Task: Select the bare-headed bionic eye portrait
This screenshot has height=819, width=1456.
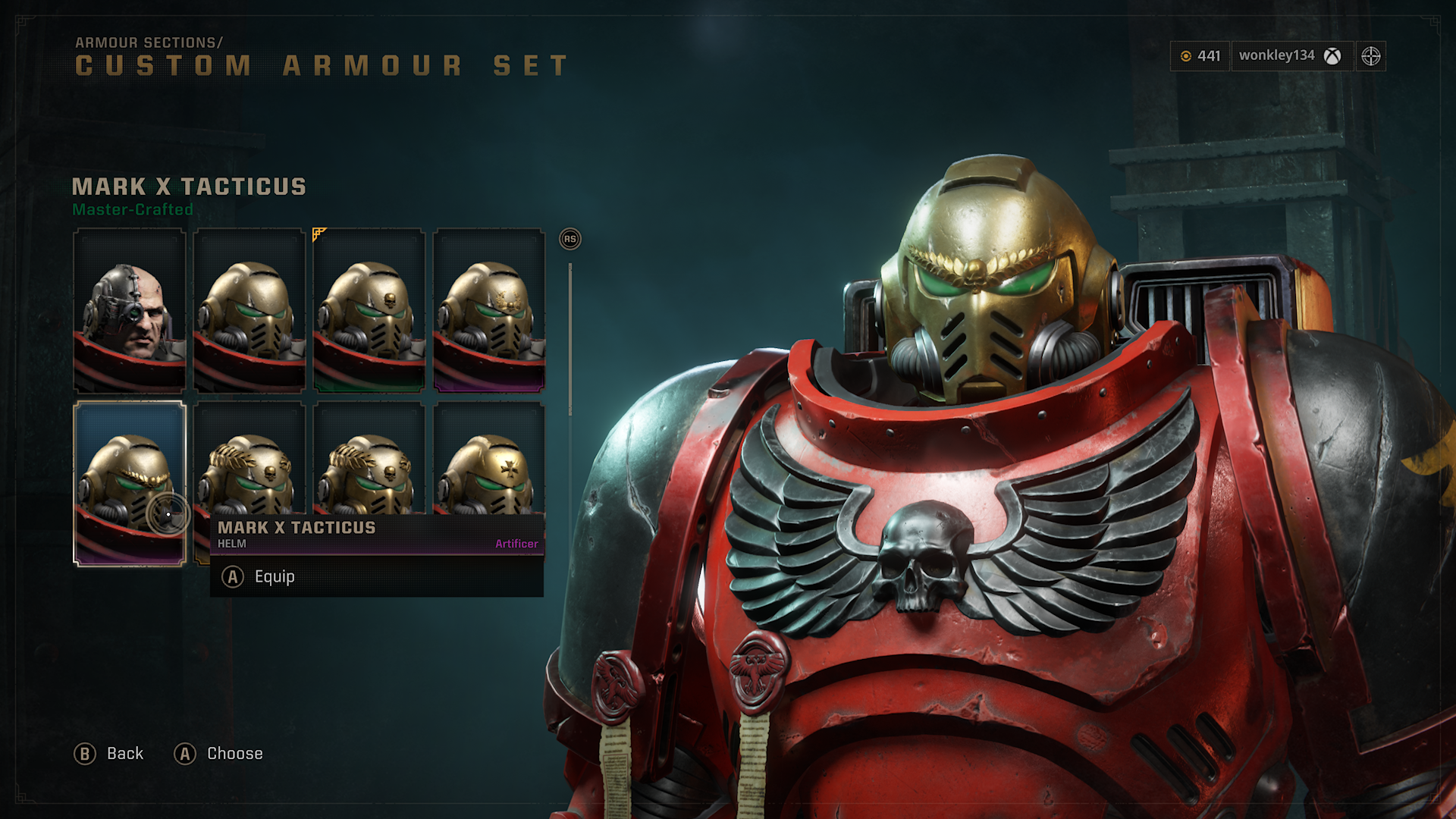Action: 129,310
